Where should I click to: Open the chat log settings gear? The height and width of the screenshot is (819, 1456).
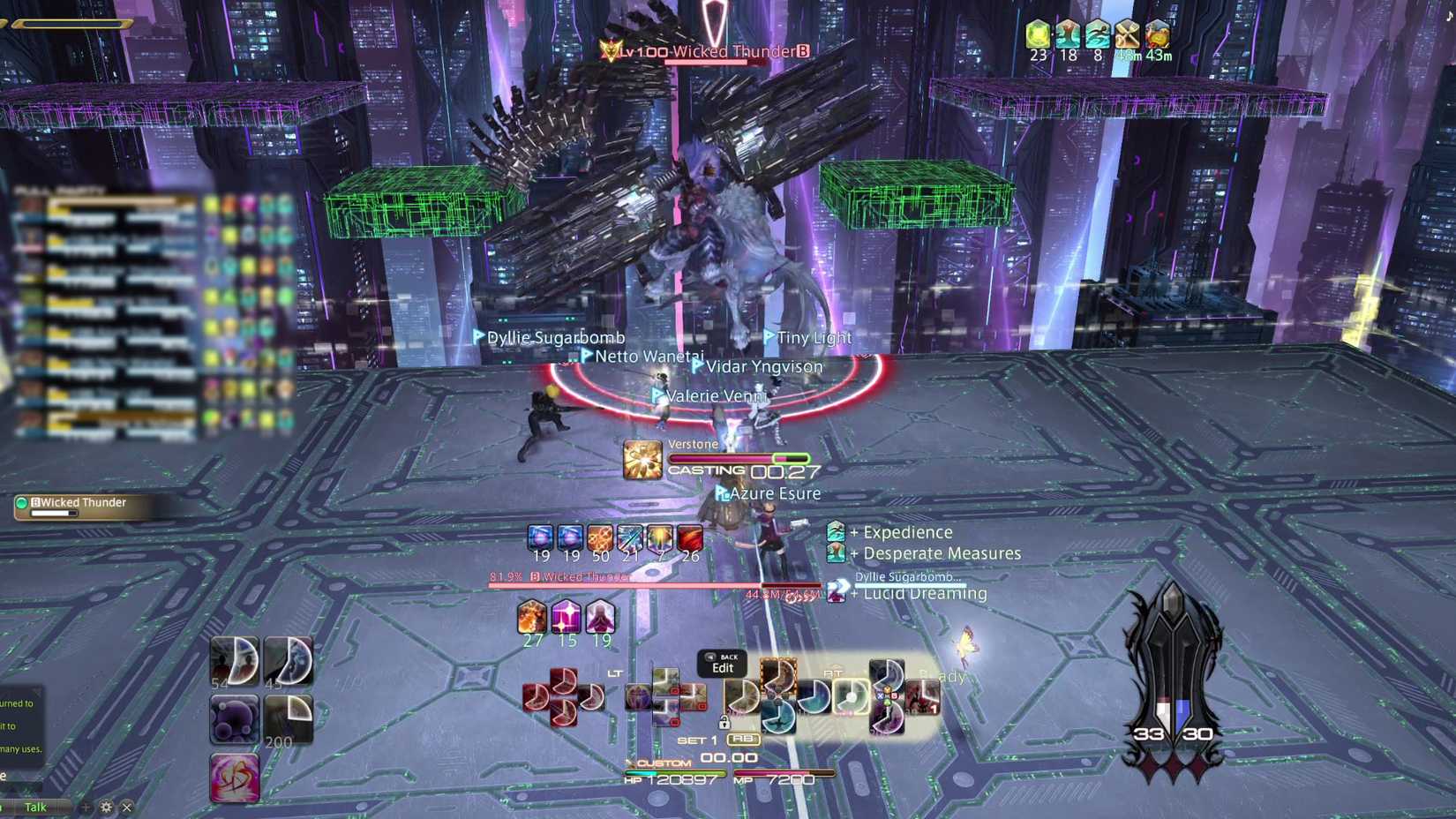pos(106,807)
